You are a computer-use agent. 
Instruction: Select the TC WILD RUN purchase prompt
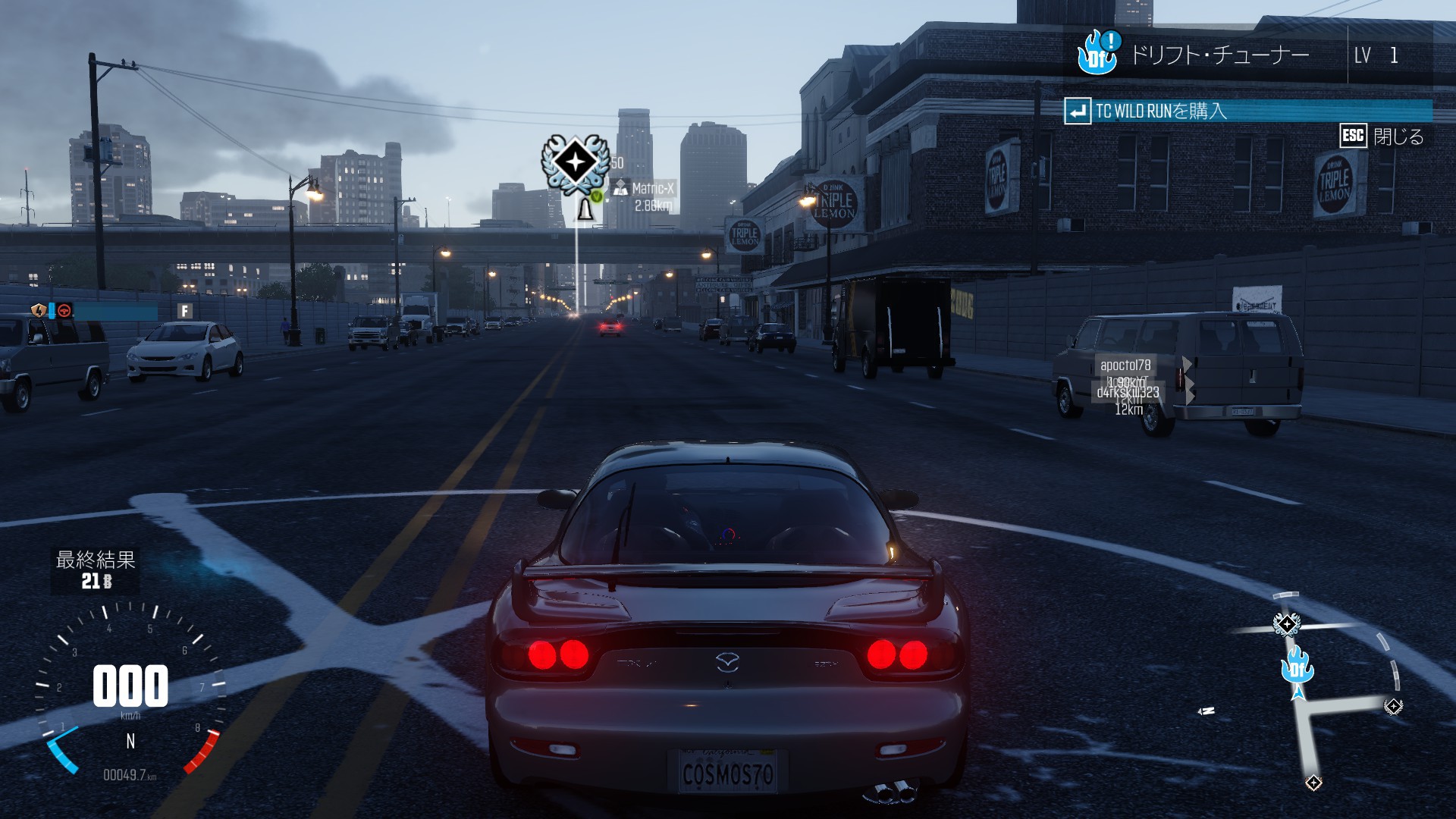[1160, 111]
